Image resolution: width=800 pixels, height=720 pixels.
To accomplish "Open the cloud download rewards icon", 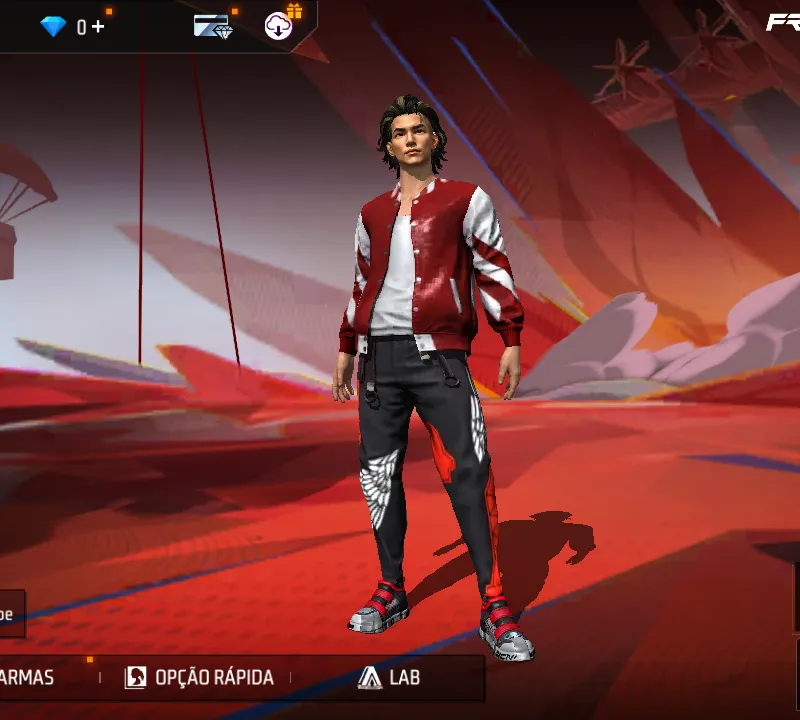I will click(x=279, y=26).
